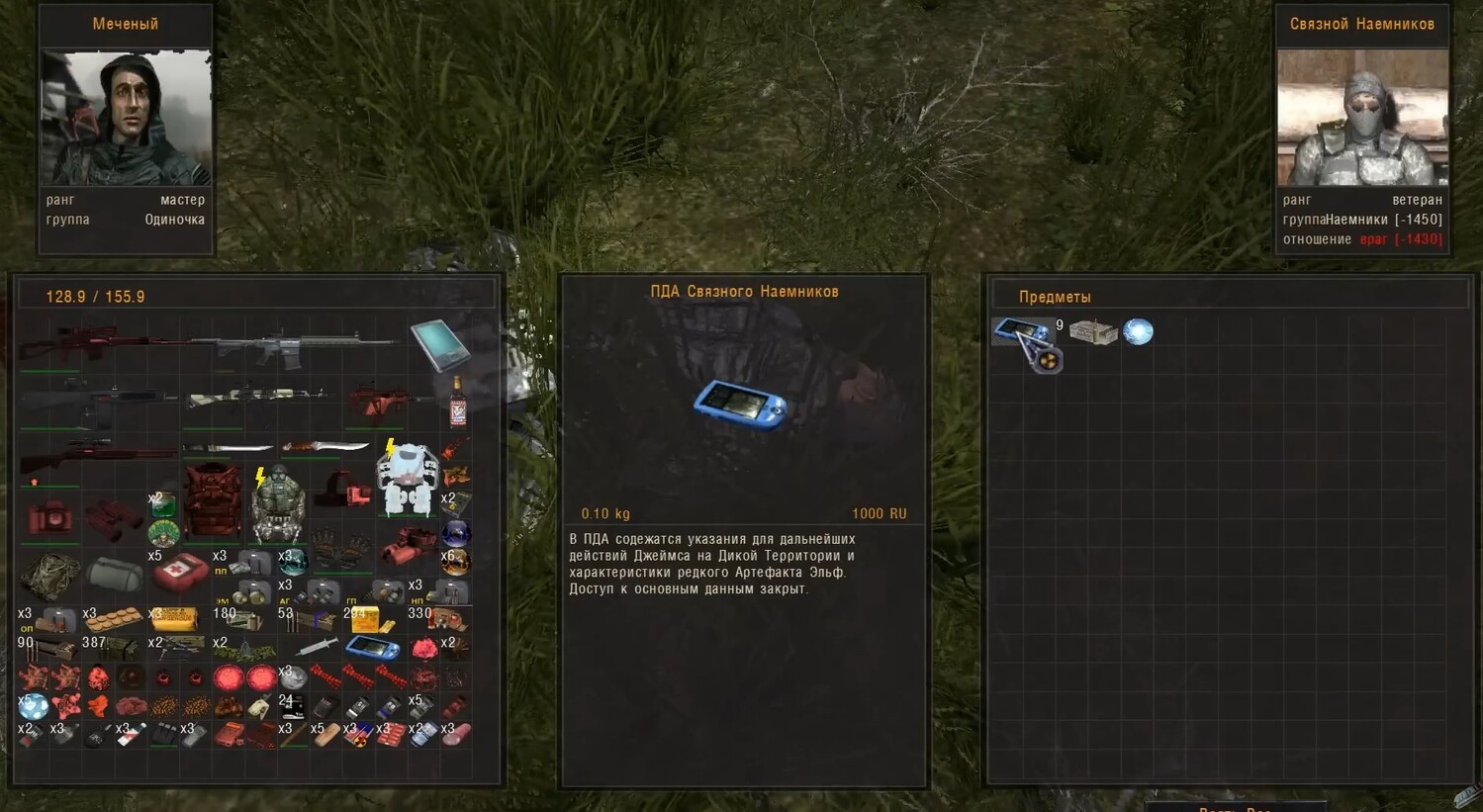This screenshot has width=1483, height=812.
Task: Select the gray sleeping bag
Action: point(114,574)
